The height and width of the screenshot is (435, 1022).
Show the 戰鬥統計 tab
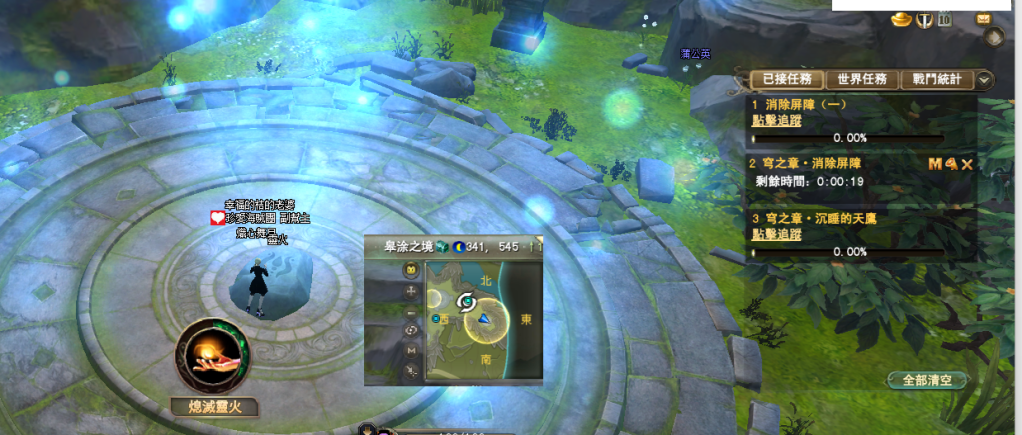click(x=937, y=80)
